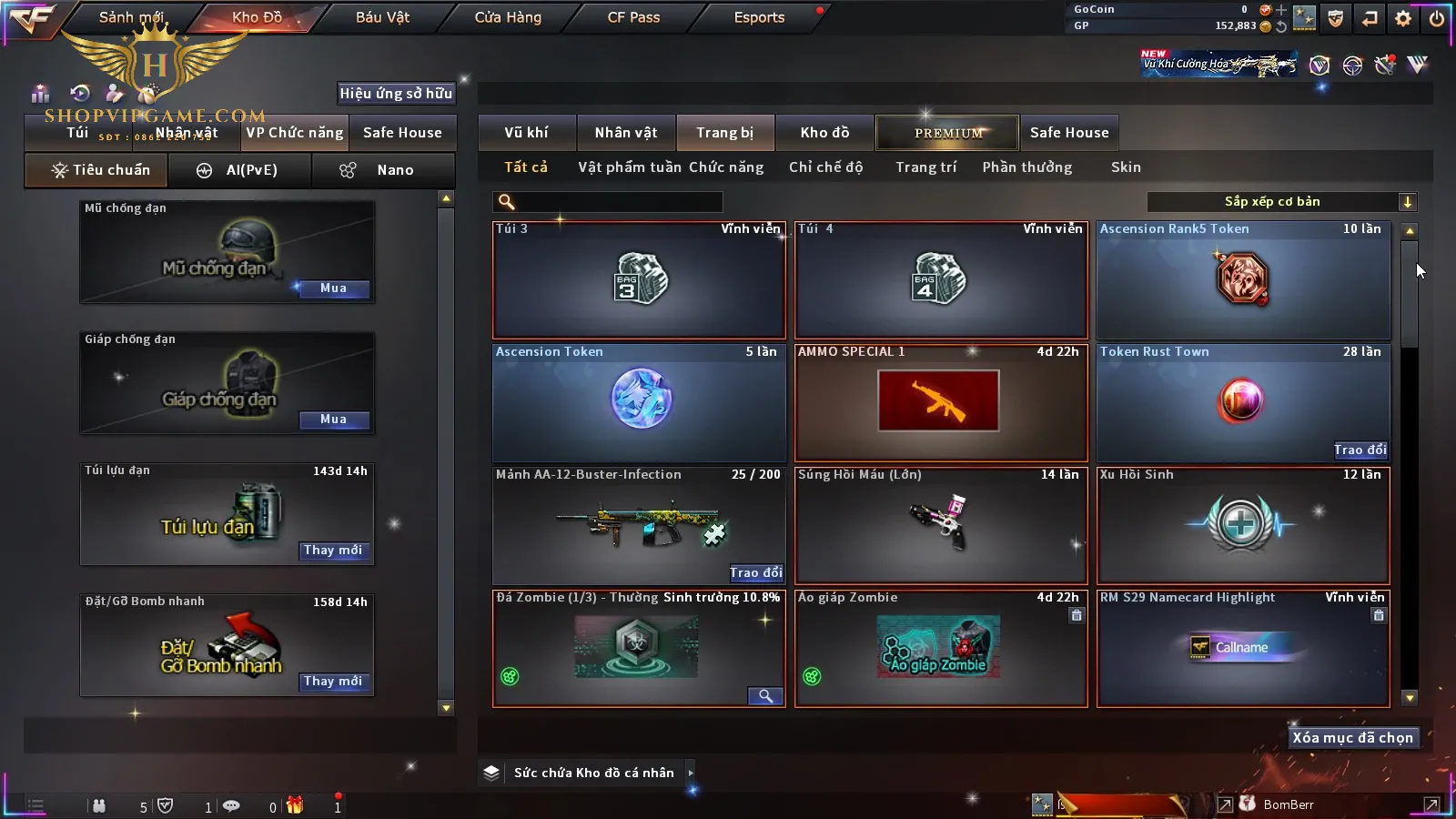Viewport: 1456px width, 819px height.
Task: Open the Cửa Hàng shop menu
Action: point(508,17)
